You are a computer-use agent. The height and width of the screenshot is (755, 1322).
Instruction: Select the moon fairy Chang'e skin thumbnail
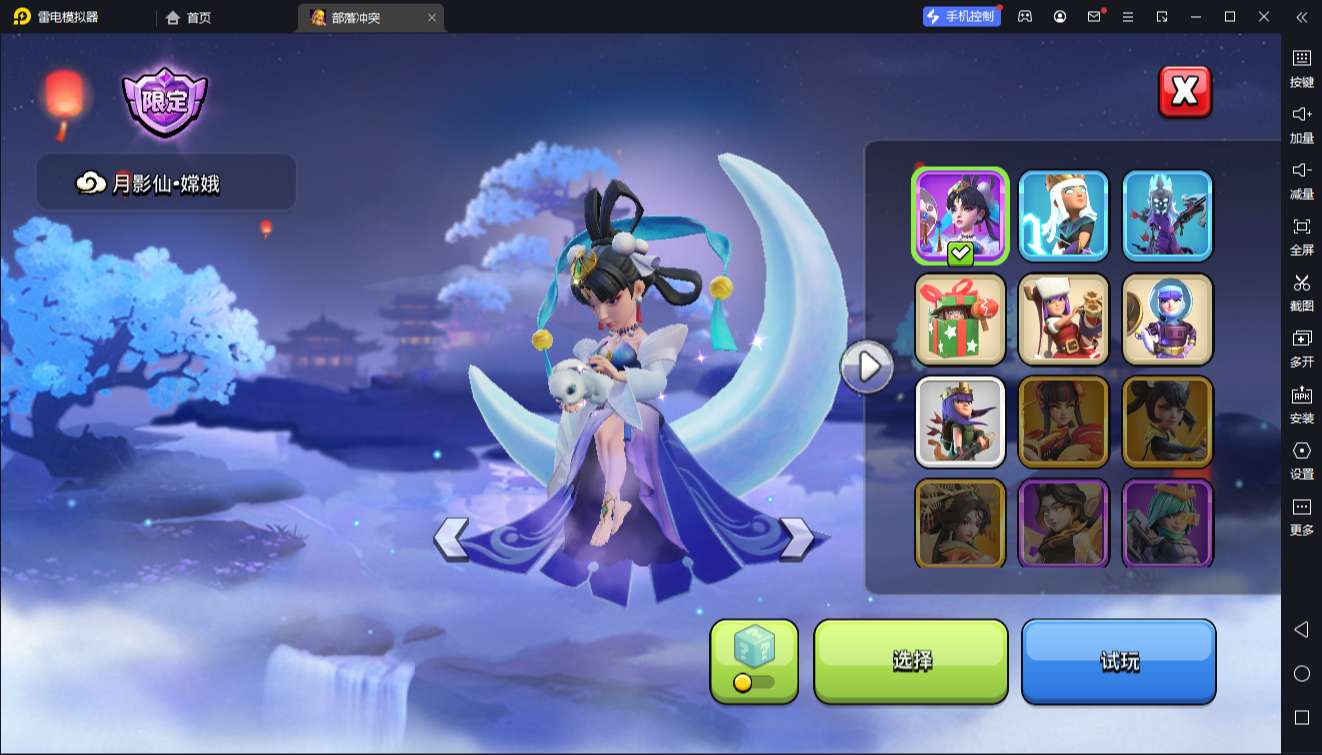[960, 216]
